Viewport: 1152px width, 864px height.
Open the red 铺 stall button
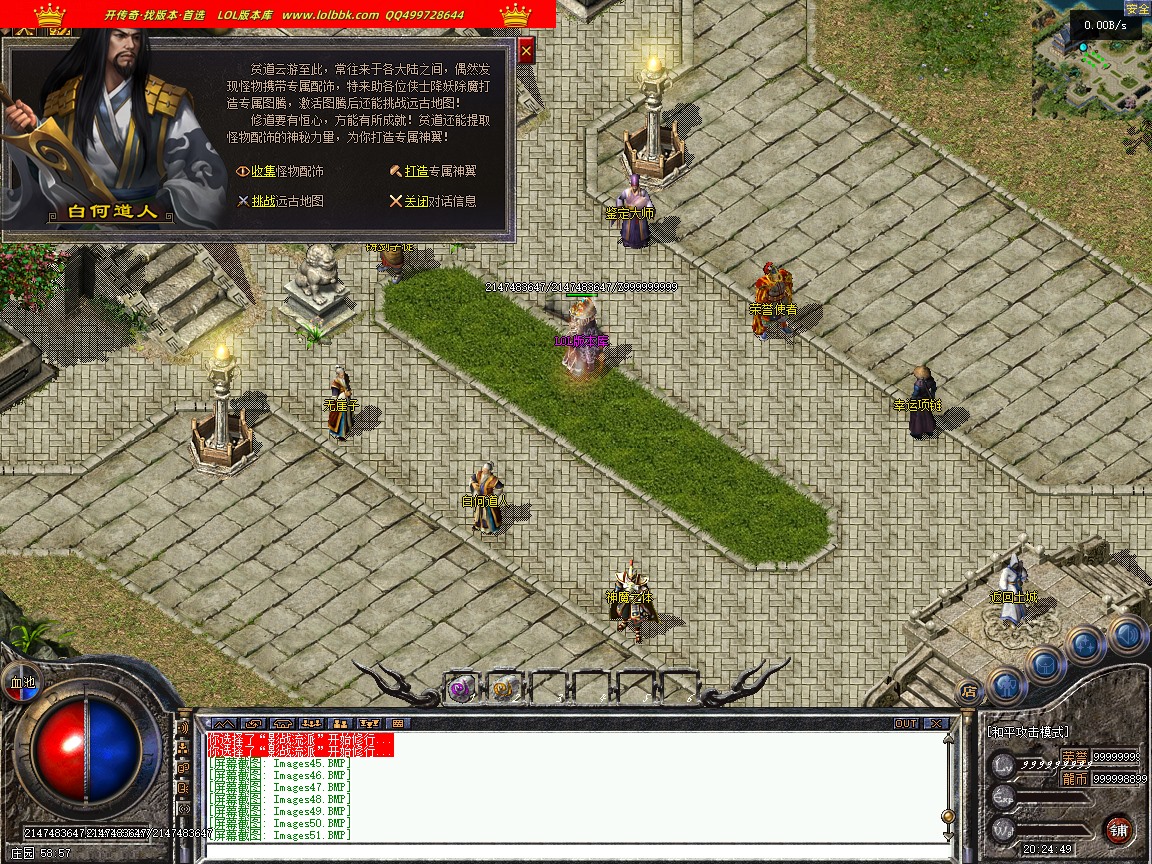(1118, 829)
